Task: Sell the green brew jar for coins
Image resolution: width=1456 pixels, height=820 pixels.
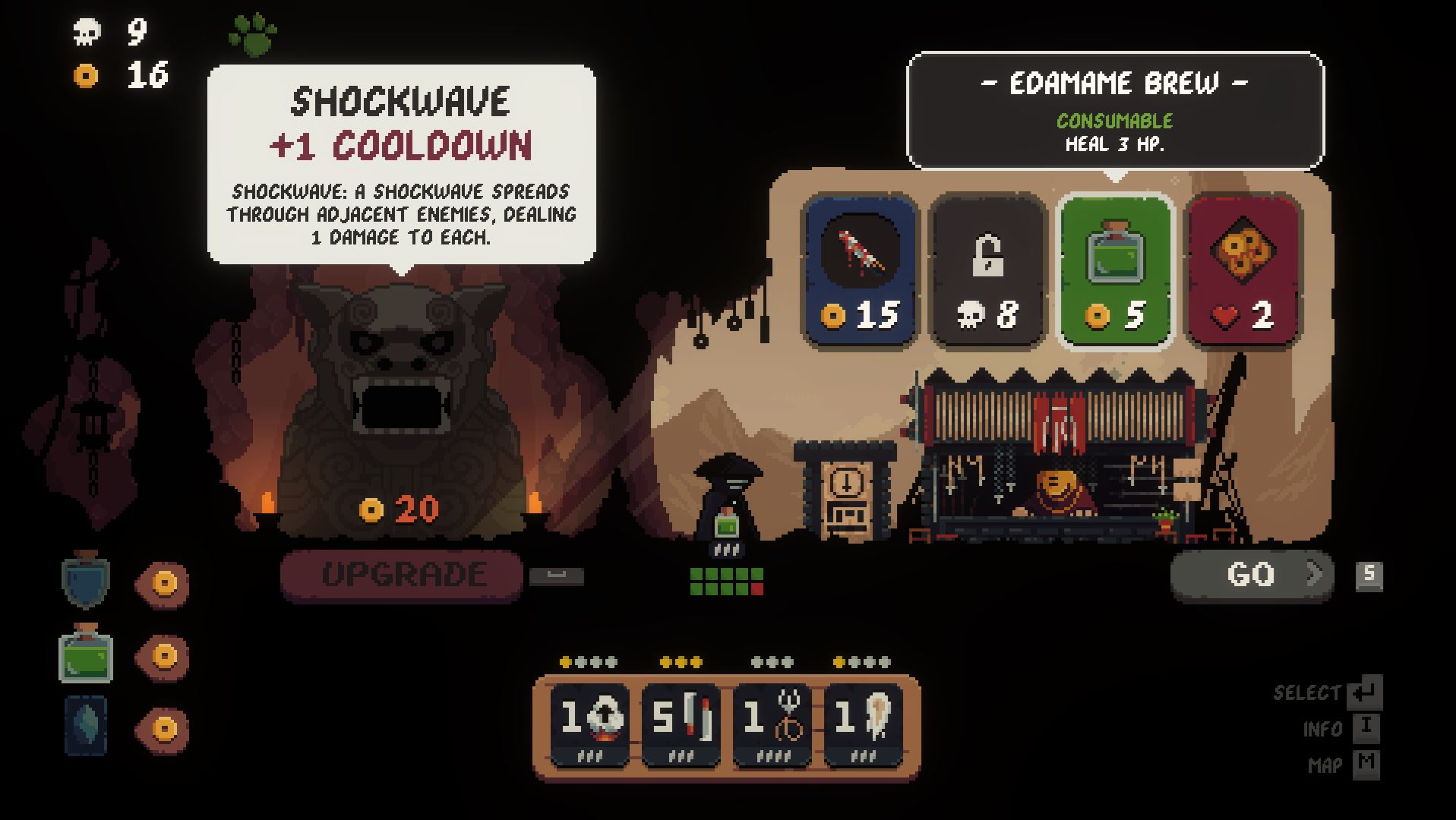Action: [x=163, y=656]
